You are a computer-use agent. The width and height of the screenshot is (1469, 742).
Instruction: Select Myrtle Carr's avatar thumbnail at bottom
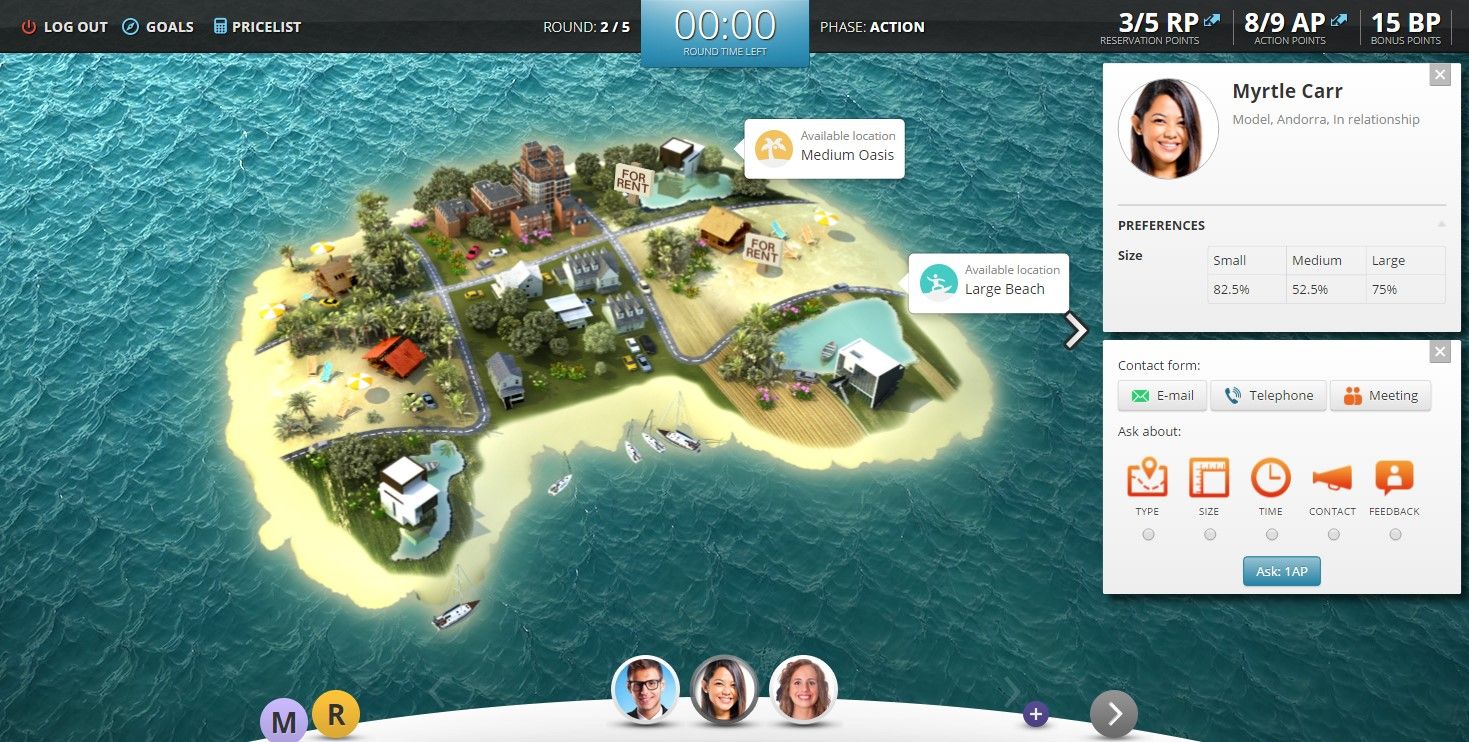(724, 690)
